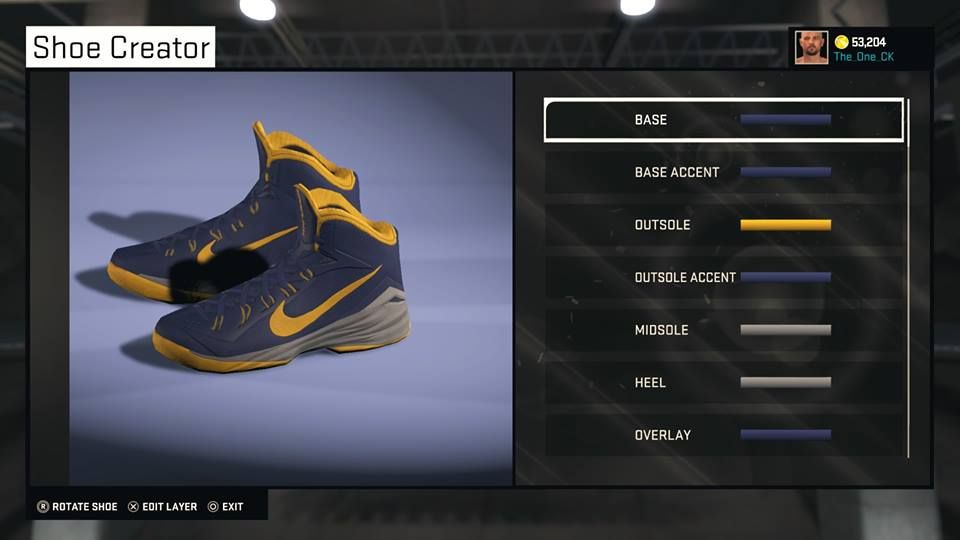The image size is (960, 540).
Task: Select the Overlay layer
Action: point(723,435)
